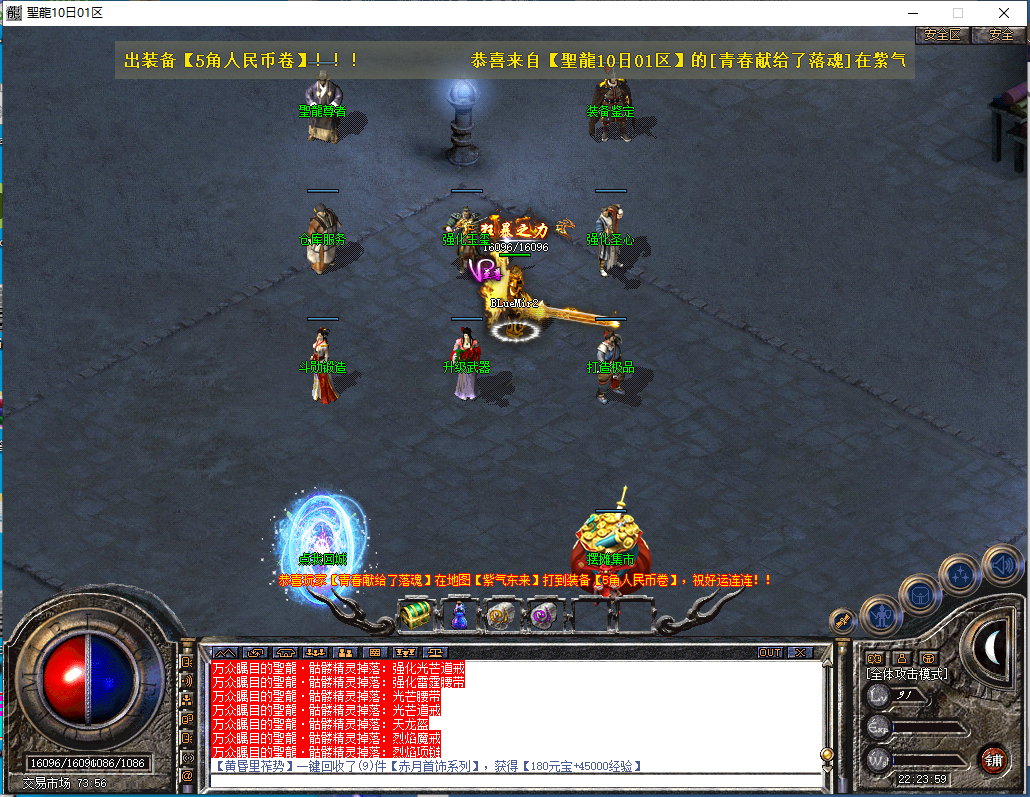Click the small satellite icon button
1030x797 pixels.
(x=841, y=620)
